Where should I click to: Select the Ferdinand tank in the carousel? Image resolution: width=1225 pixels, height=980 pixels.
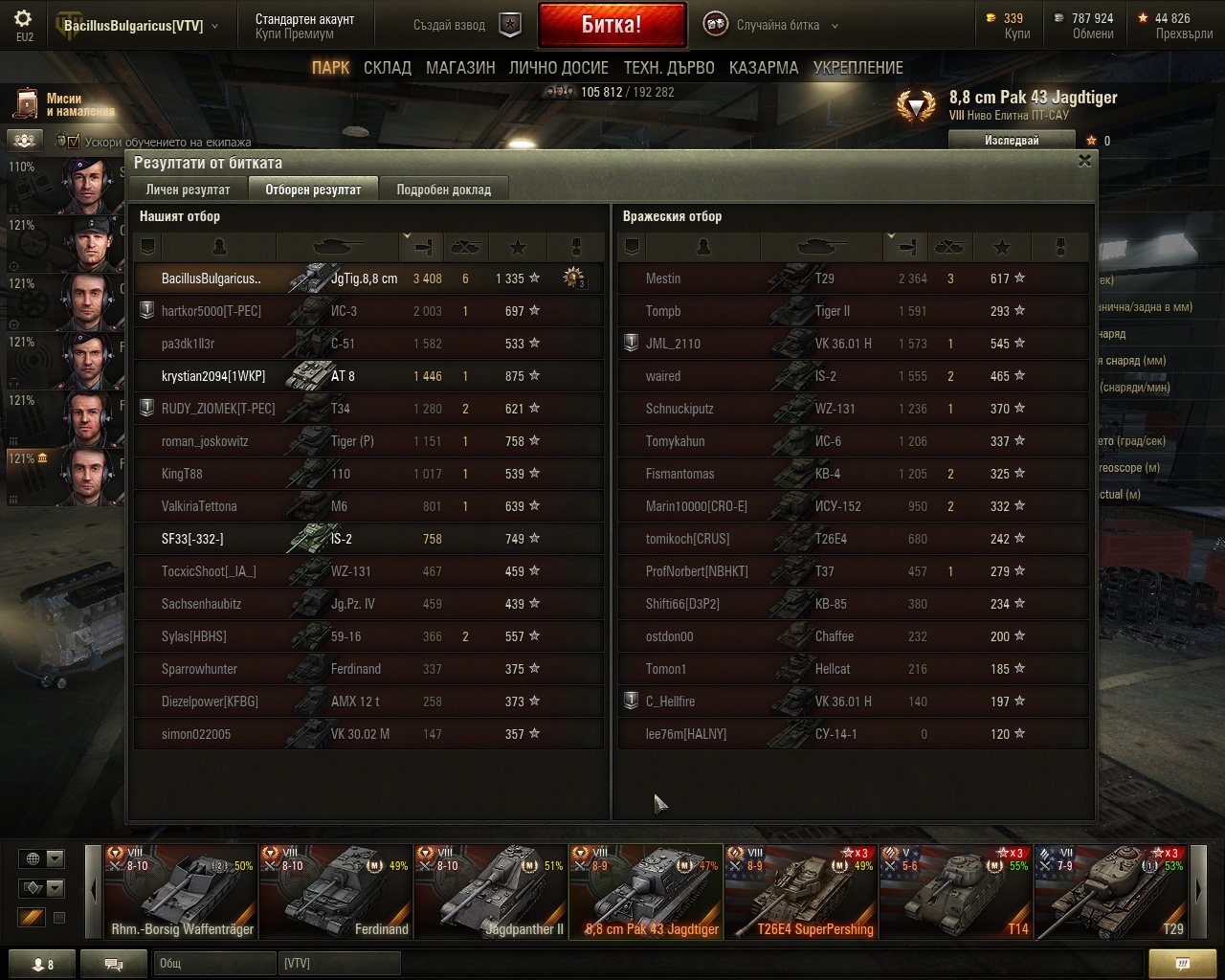(336, 892)
